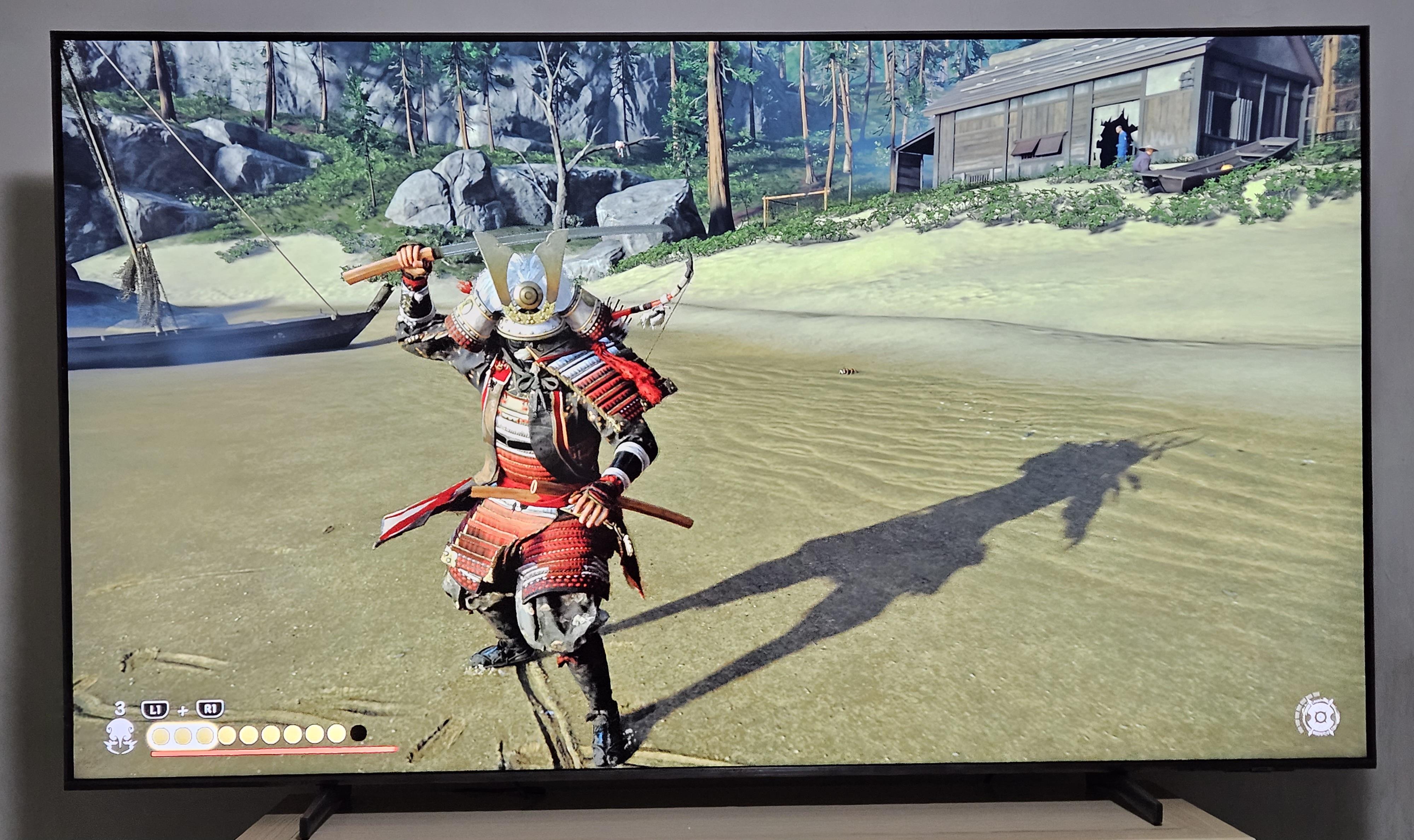The width and height of the screenshot is (1414, 840).
Task: Click the white ghost mask icon
Action: 121,736
